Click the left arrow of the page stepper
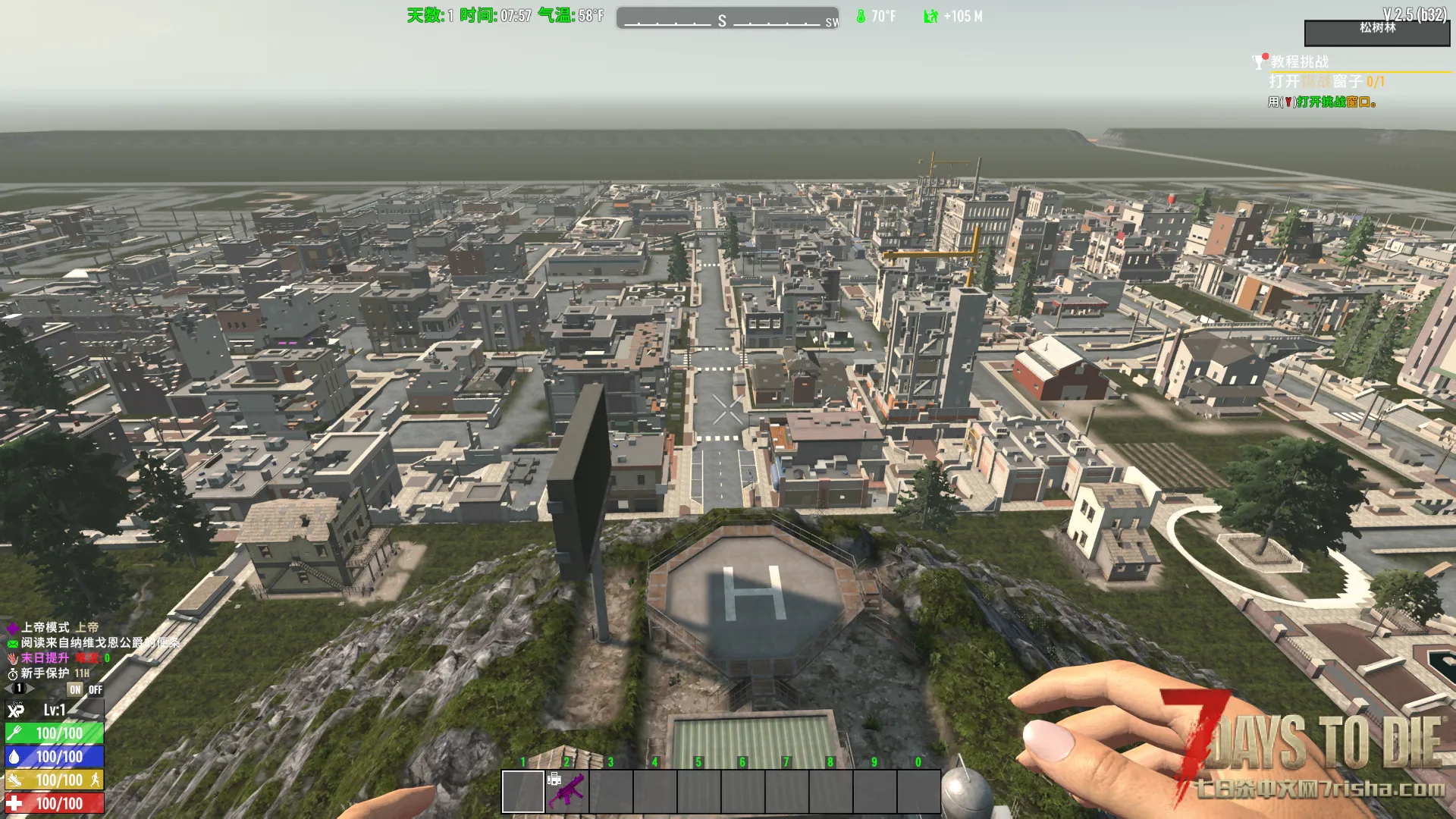Viewport: 1456px width, 819px height. pos(8,689)
